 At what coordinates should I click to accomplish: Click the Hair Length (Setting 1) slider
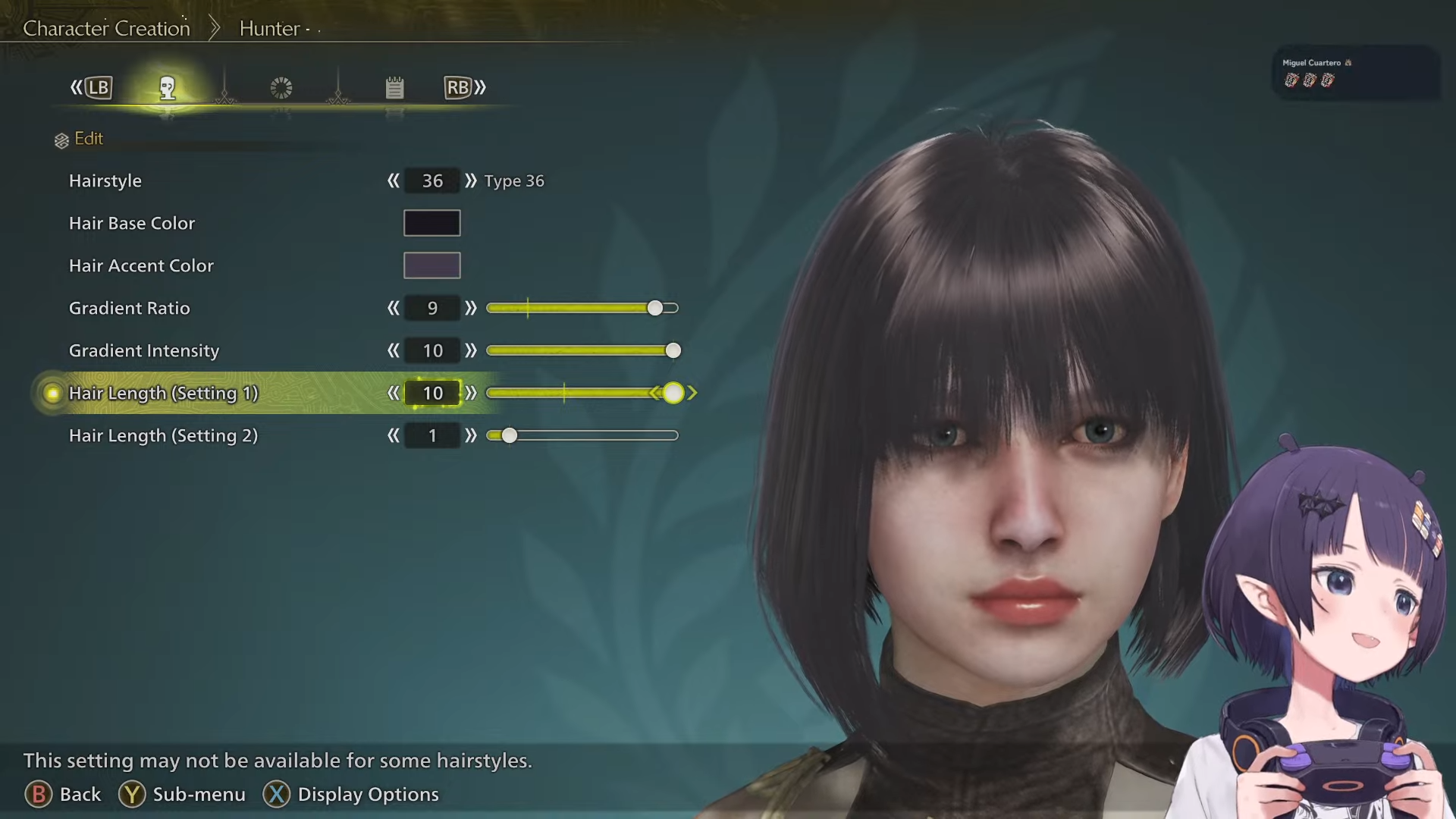[582, 394]
